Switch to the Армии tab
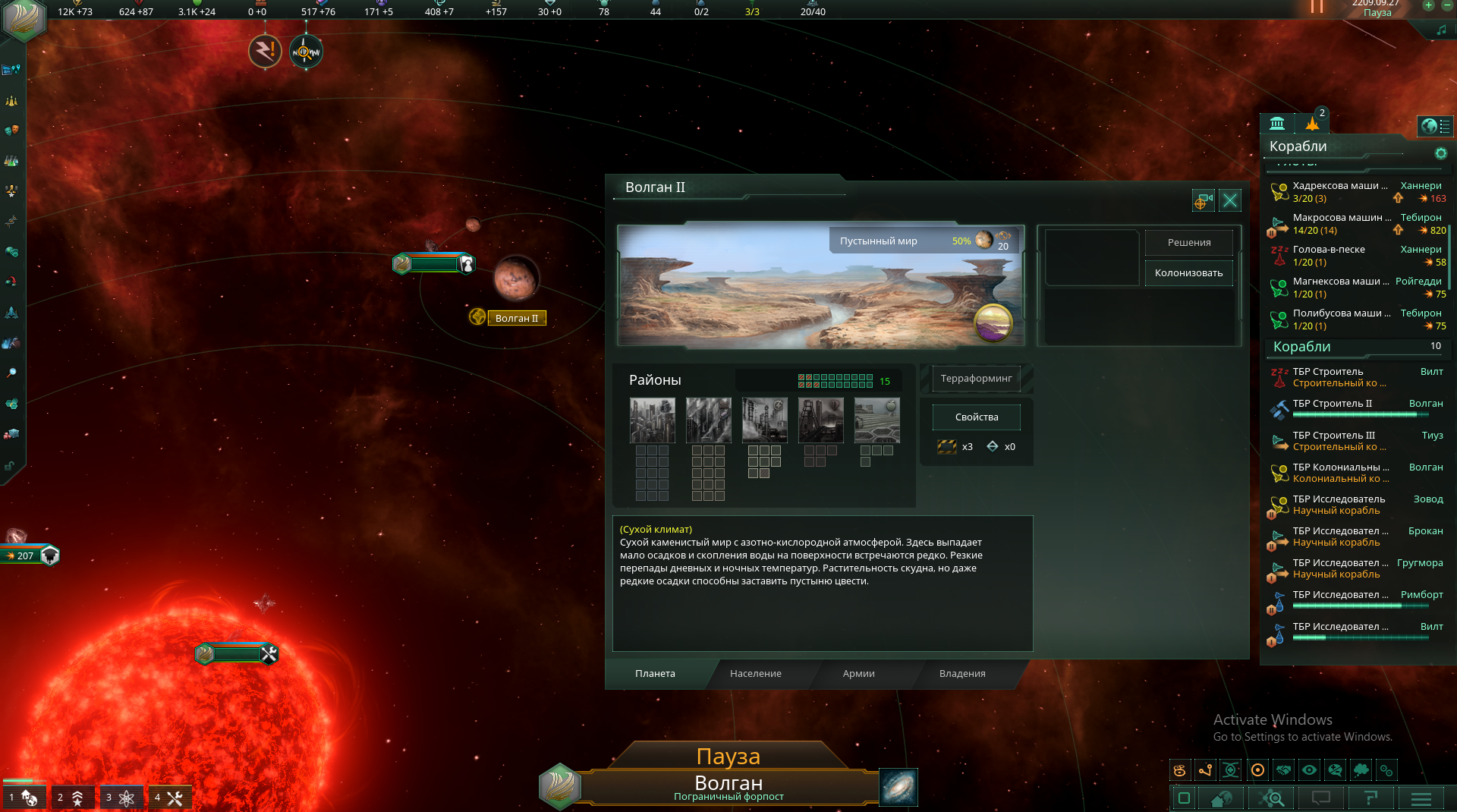This screenshot has width=1457, height=812. [x=858, y=674]
